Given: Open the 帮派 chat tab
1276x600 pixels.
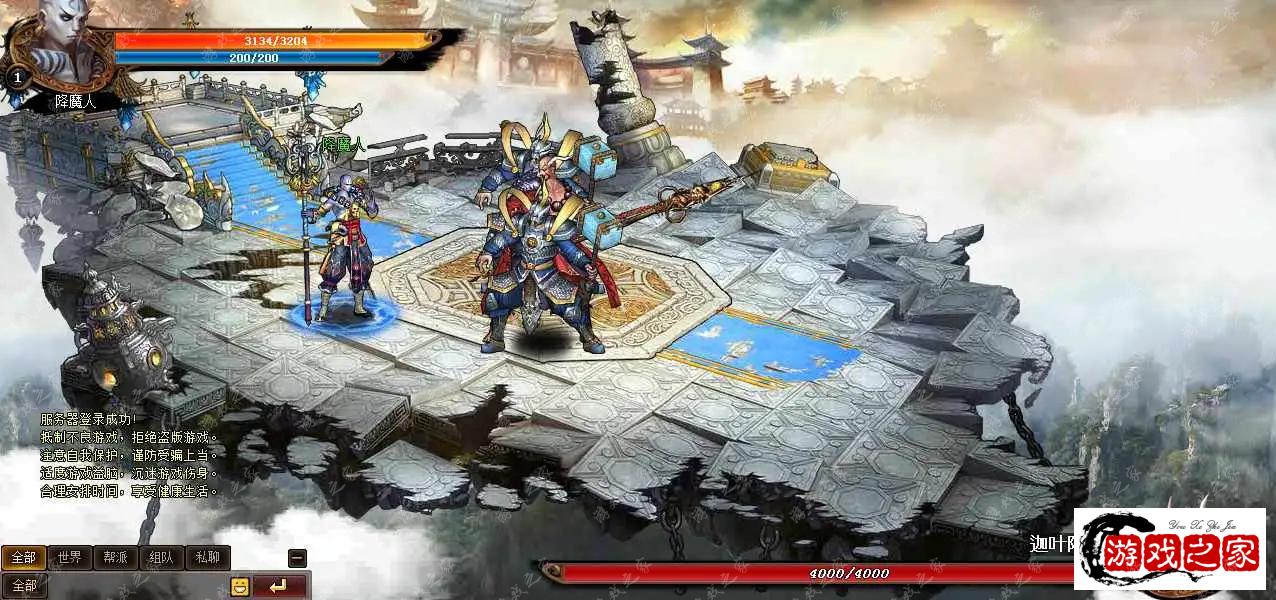Looking at the screenshot, I should pyautogui.click(x=115, y=557).
